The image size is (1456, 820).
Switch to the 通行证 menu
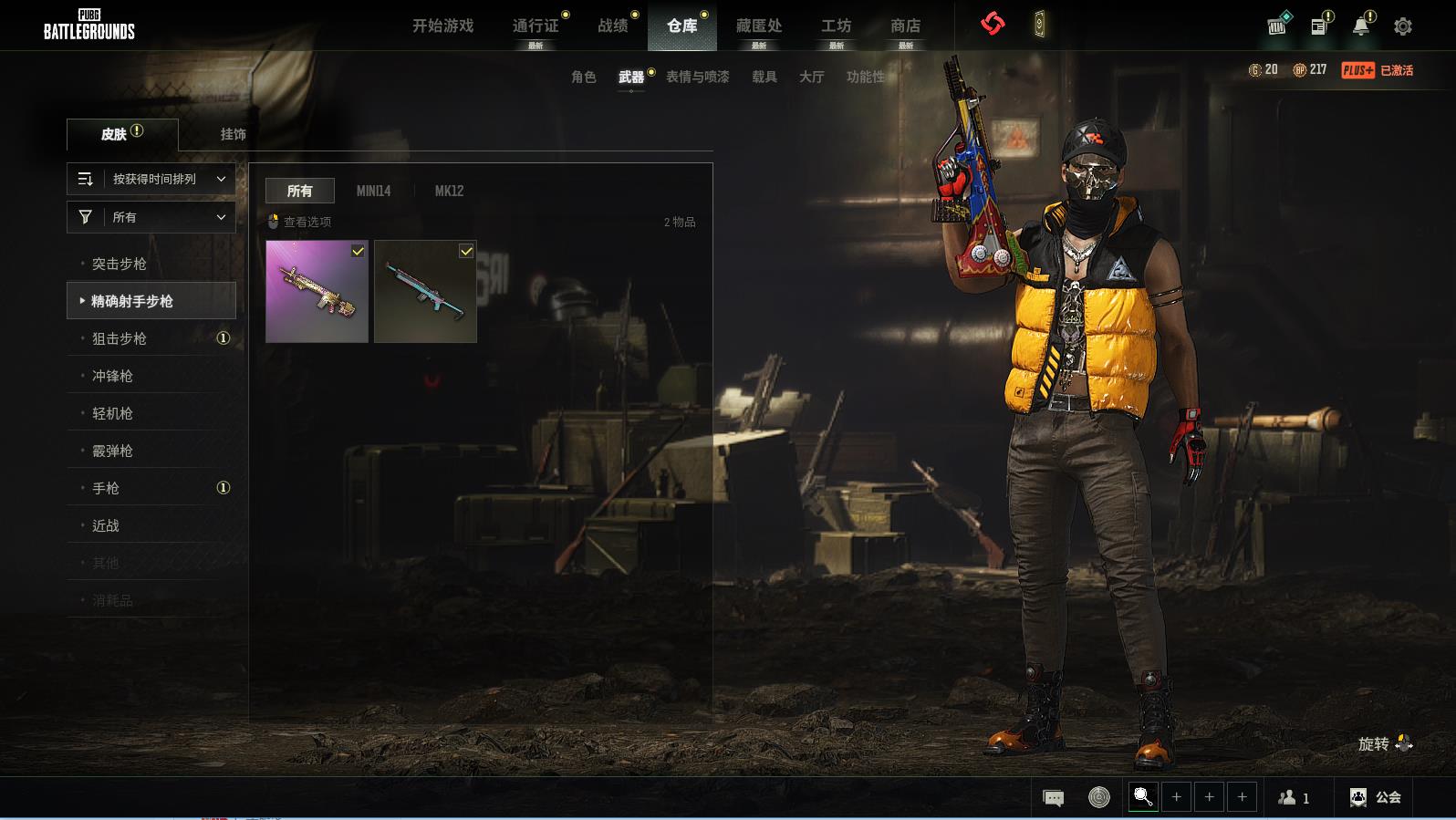tap(536, 26)
